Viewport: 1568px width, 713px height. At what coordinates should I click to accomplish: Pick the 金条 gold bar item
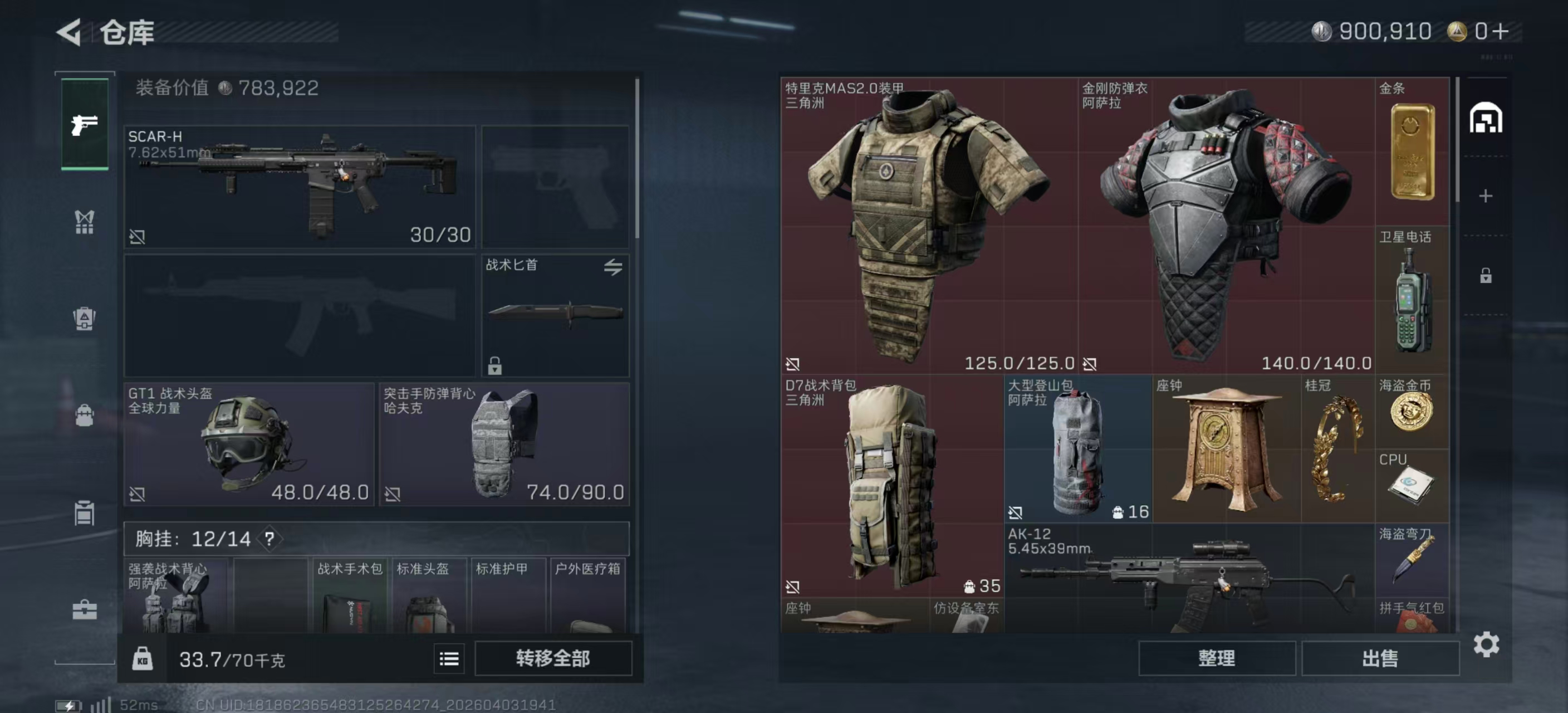(1412, 151)
